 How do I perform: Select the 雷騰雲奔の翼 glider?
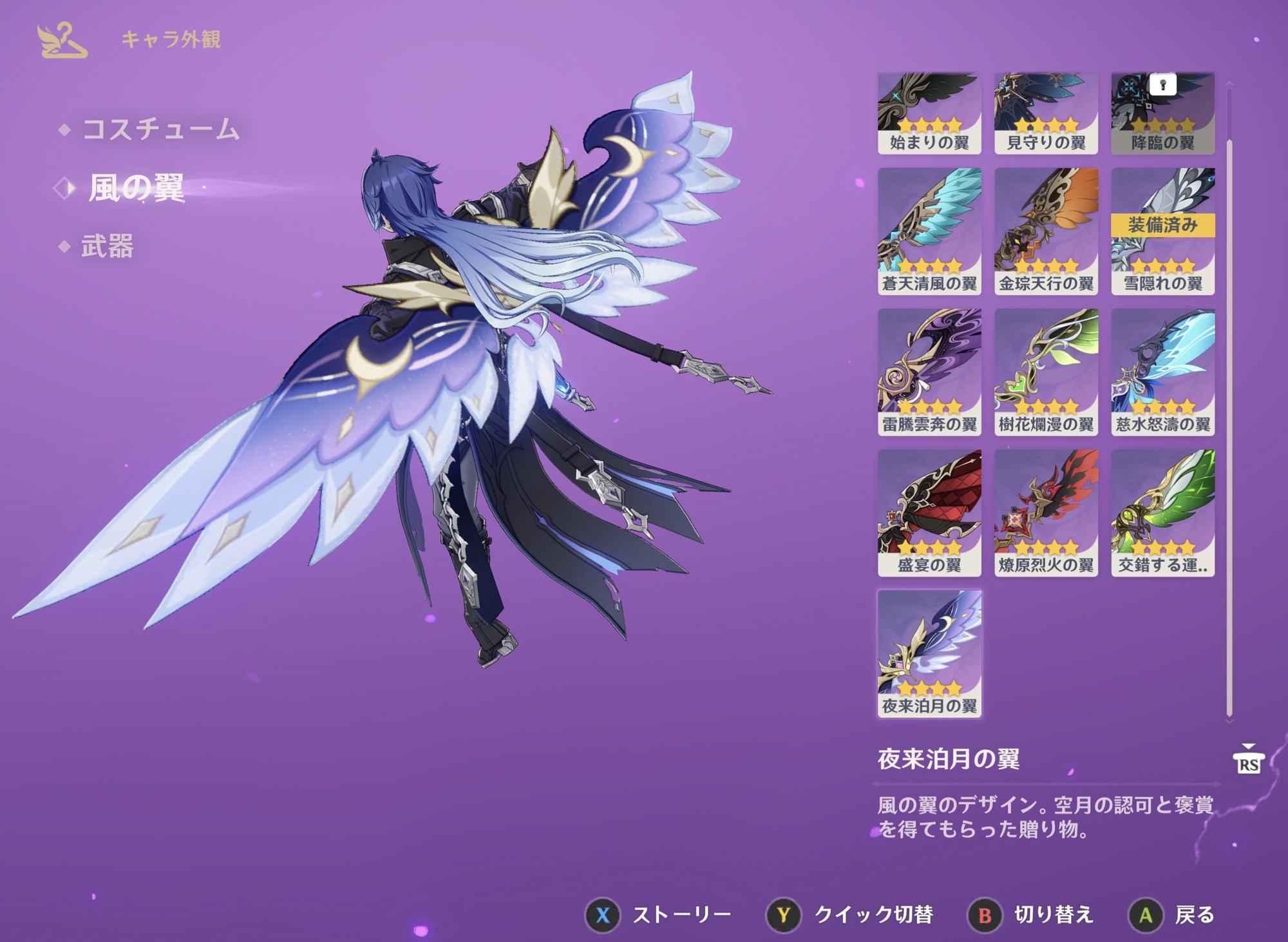(929, 372)
